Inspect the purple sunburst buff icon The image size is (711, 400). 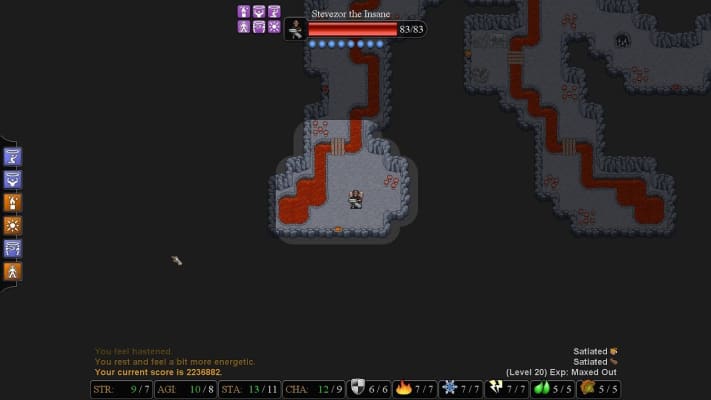pos(274,26)
